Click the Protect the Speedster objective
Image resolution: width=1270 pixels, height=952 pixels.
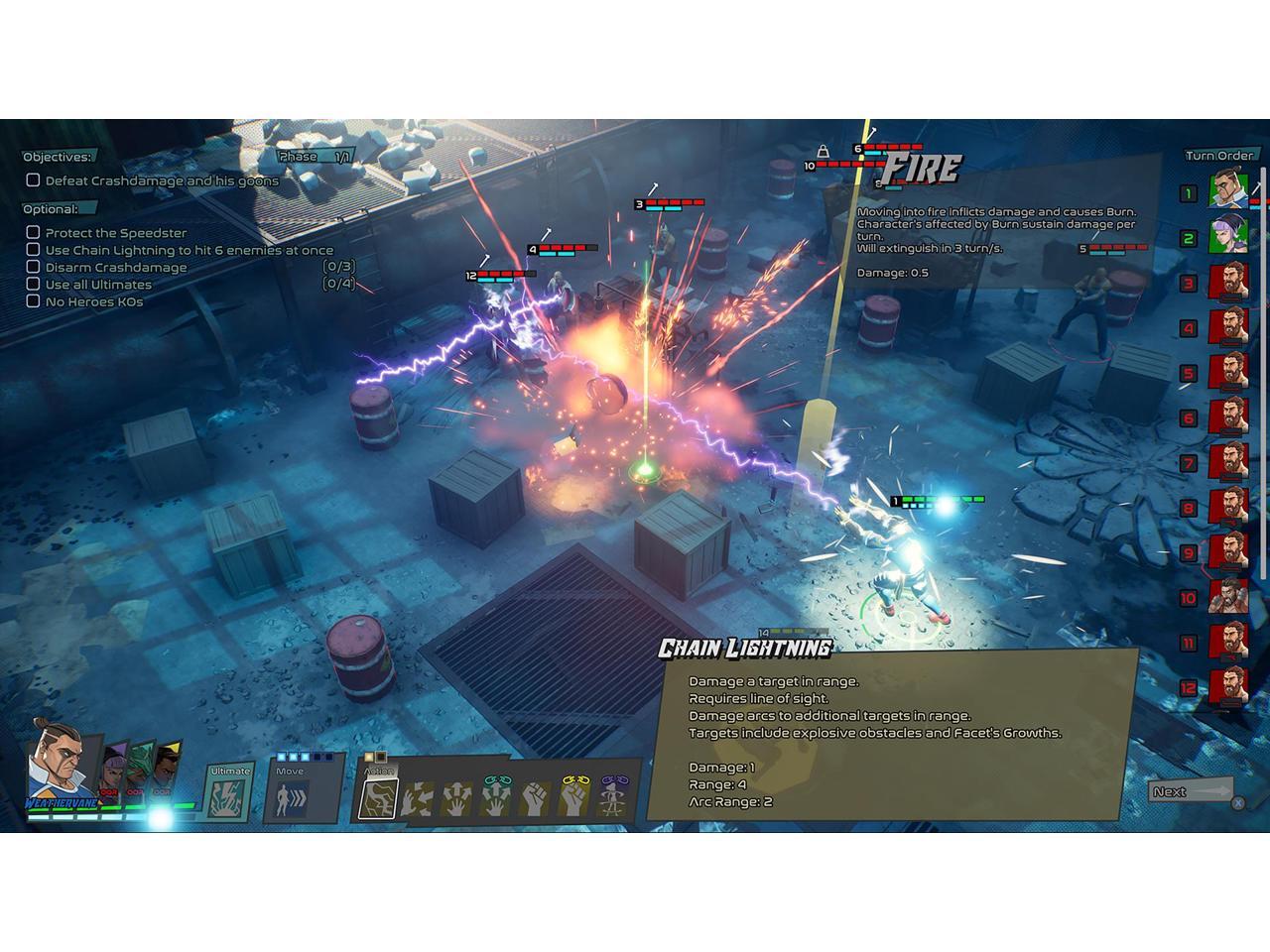pyautogui.click(x=115, y=233)
